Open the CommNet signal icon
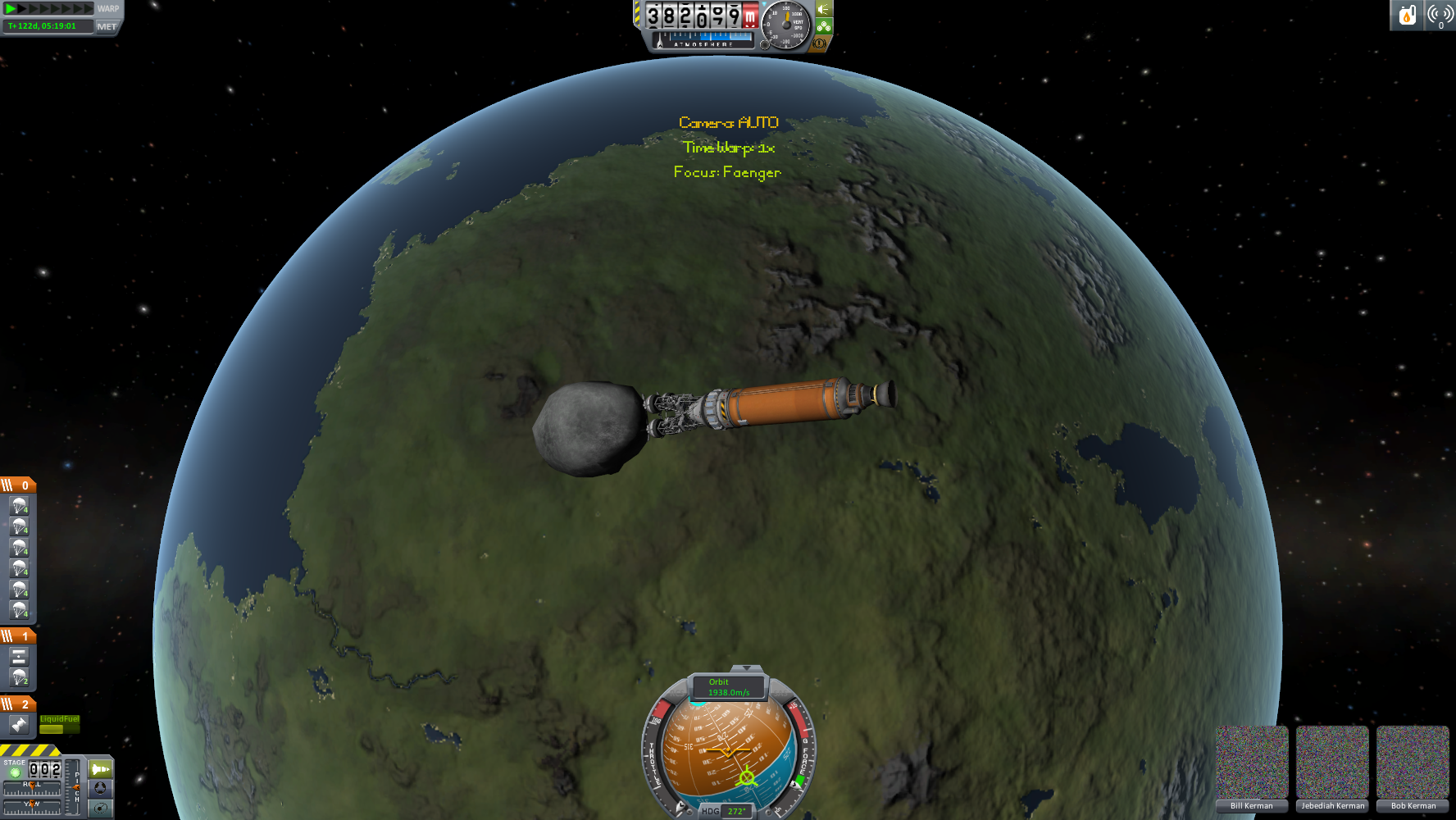 [1440, 15]
